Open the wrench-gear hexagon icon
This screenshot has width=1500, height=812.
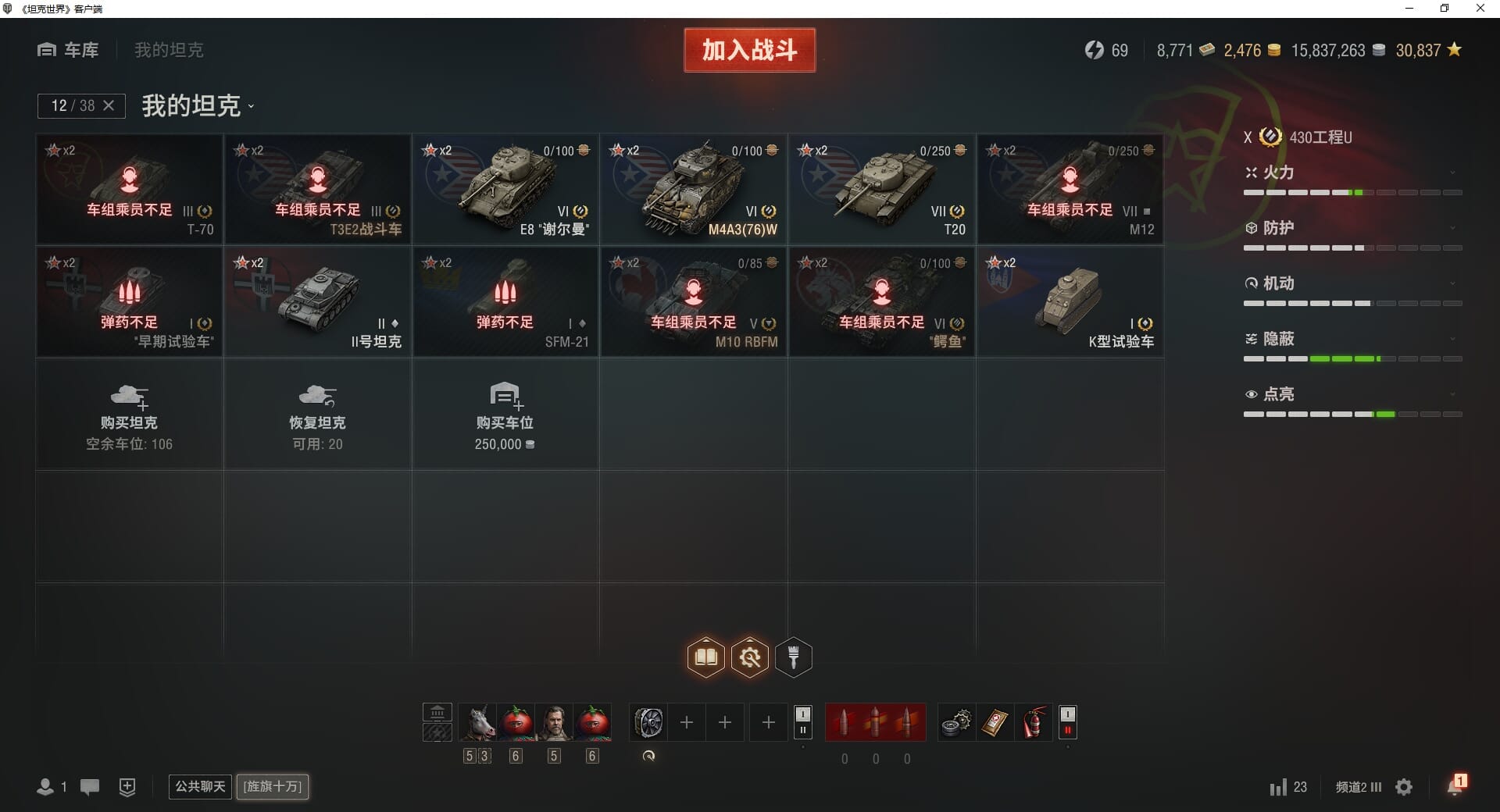[750, 657]
